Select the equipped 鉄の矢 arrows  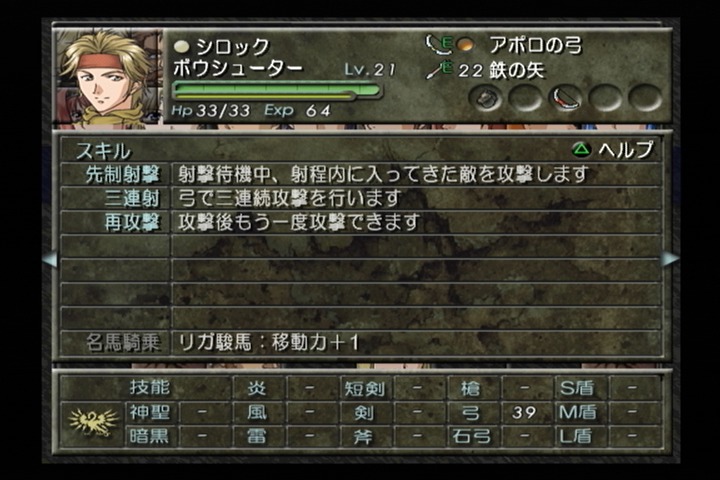click(x=500, y=70)
